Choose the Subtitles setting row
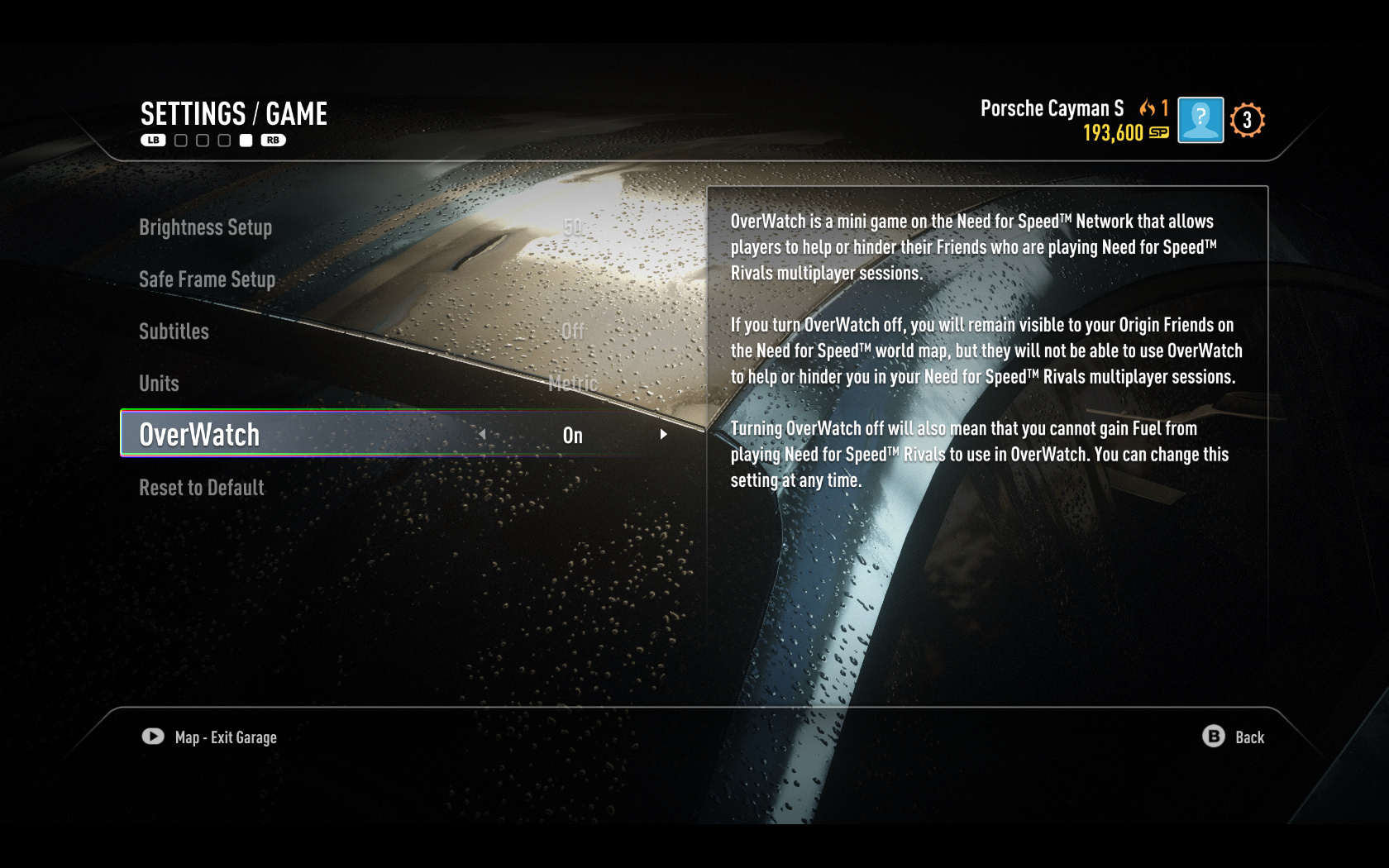Screen dimensions: 1389x868 (174, 331)
